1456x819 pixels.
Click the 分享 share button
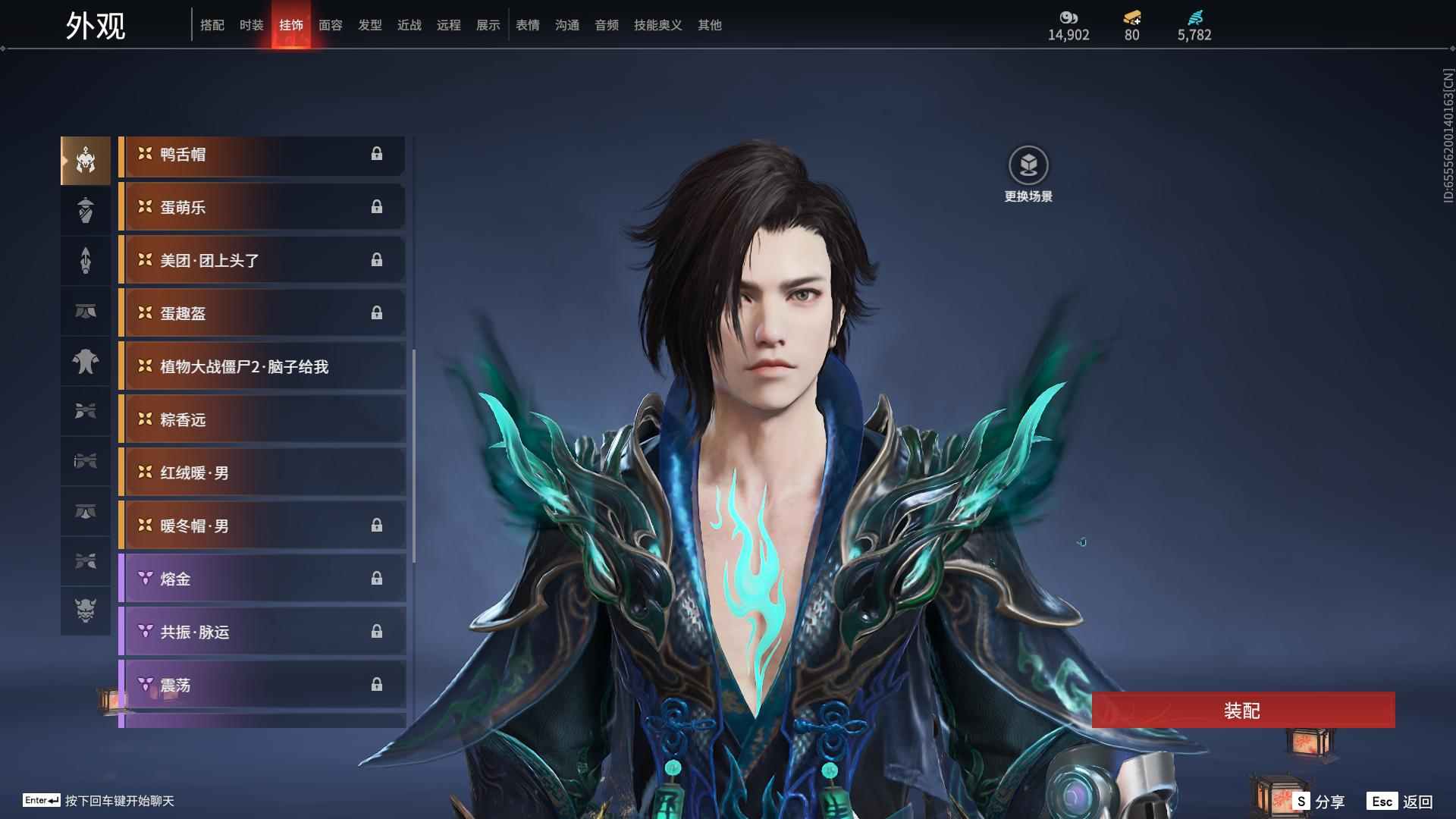click(x=1320, y=802)
